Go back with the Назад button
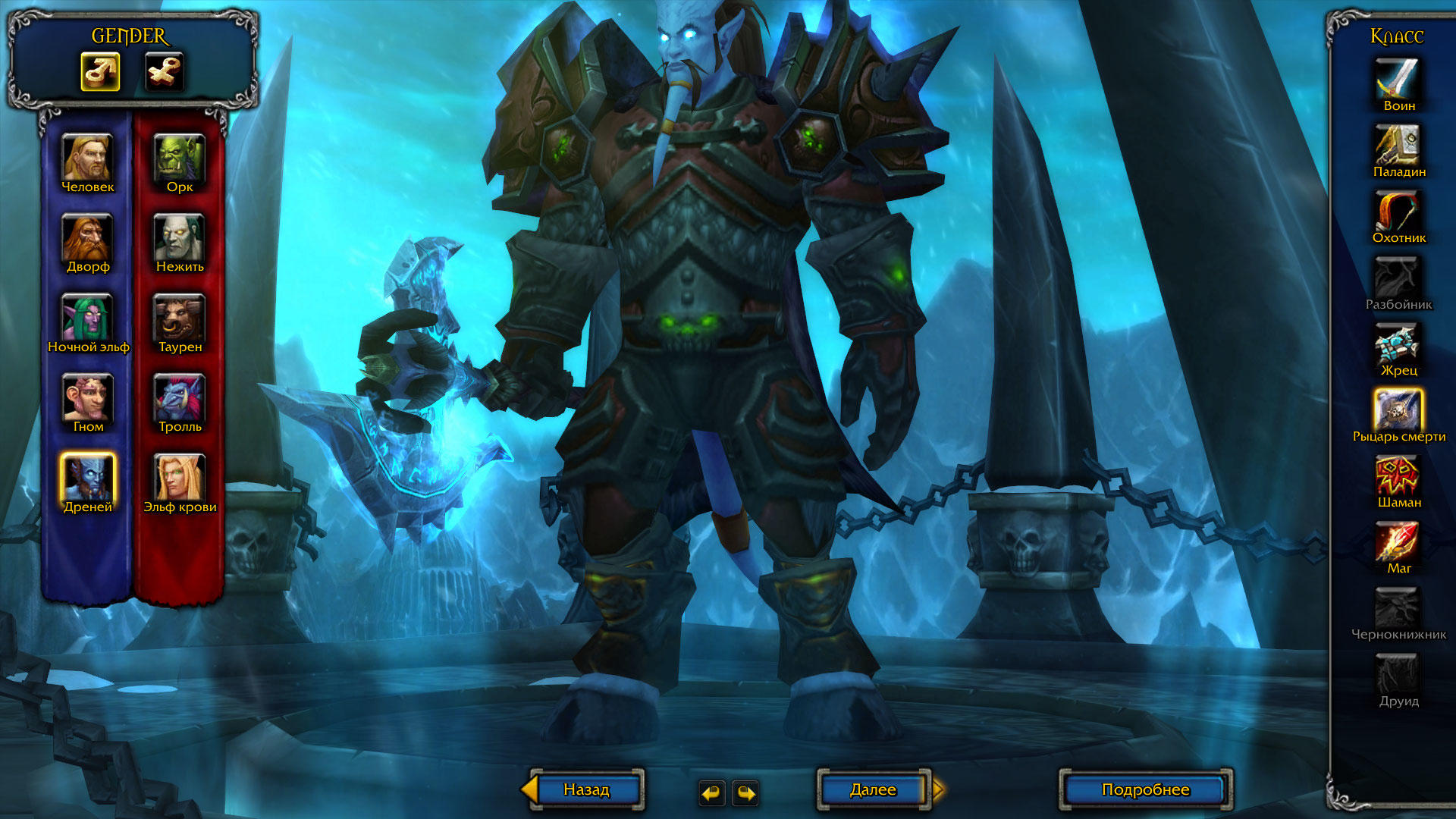 586,789
